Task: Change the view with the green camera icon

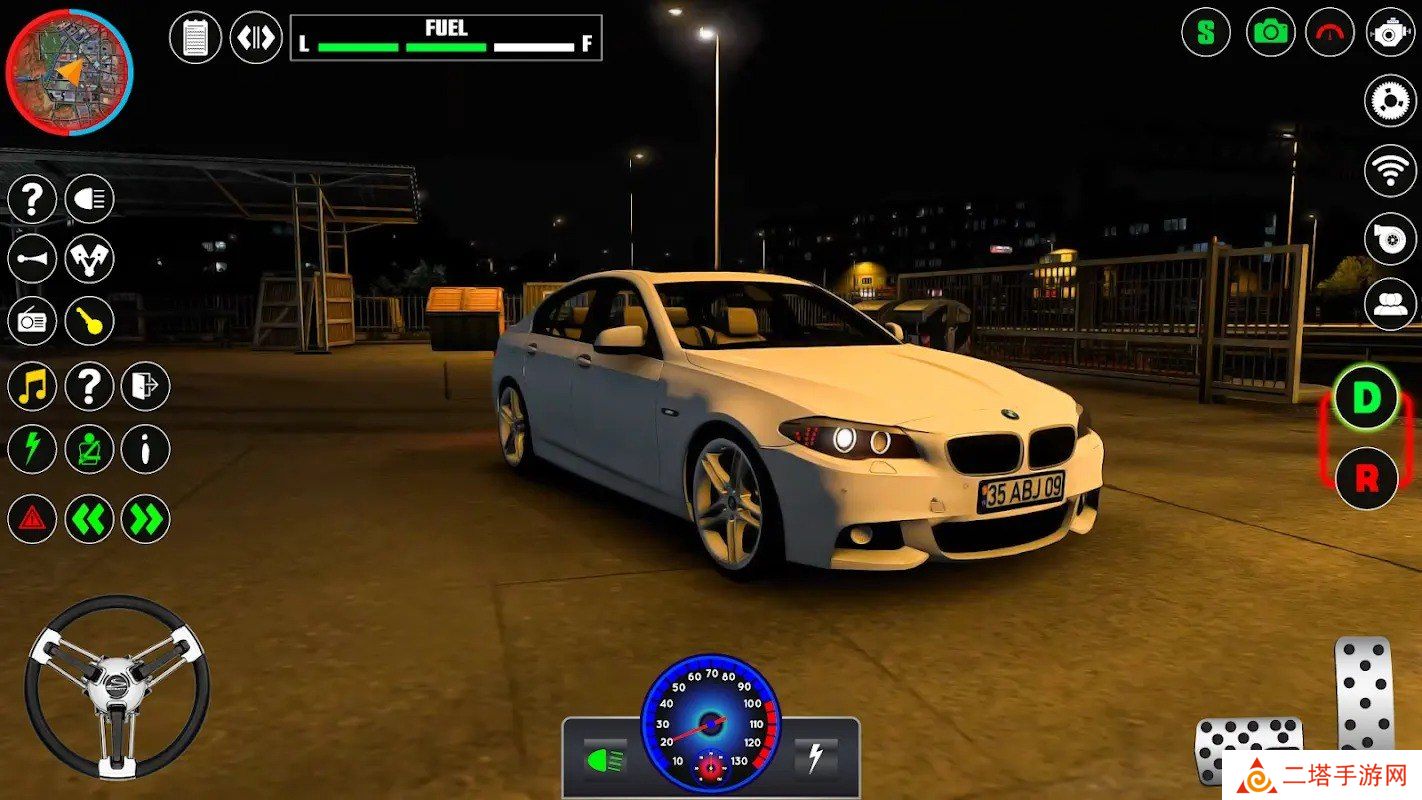Action: [1270, 32]
